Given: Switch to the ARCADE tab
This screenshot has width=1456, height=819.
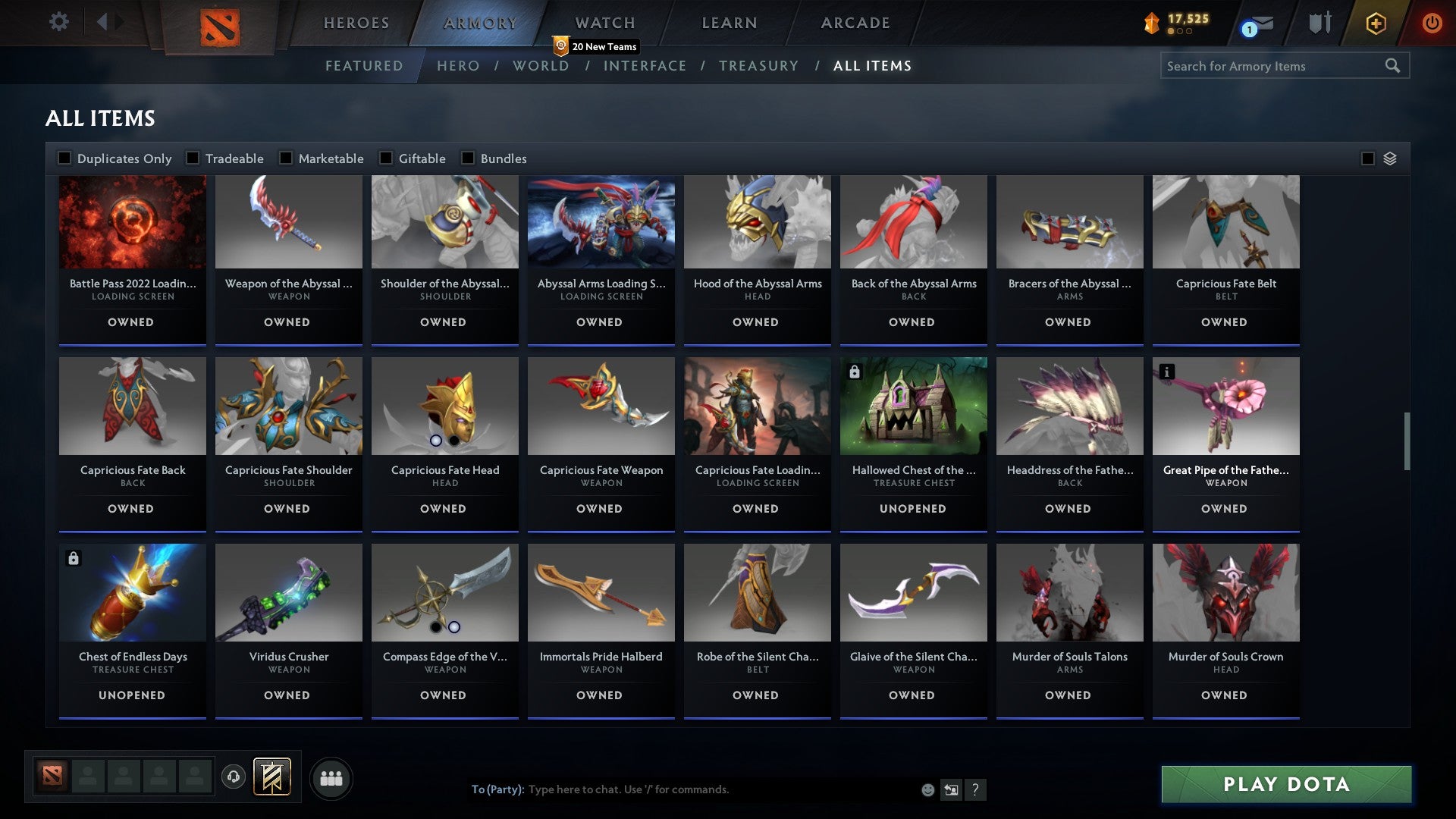Looking at the screenshot, I should 855,23.
